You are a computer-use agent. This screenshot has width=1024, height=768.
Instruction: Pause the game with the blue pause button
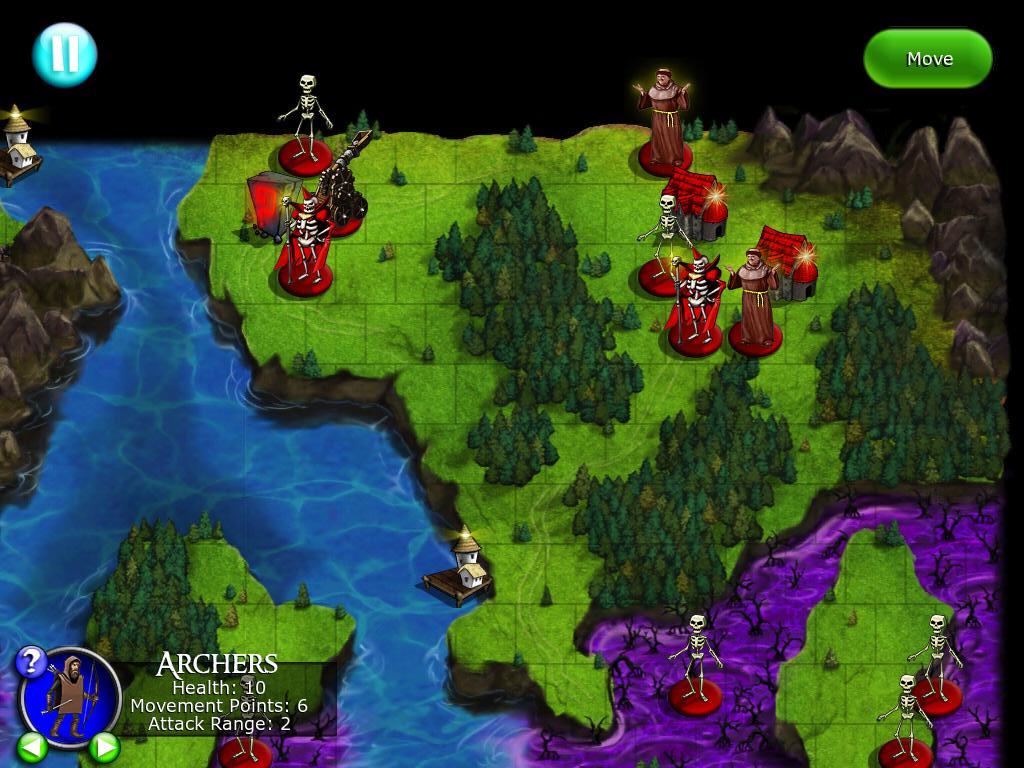pyautogui.click(x=64, y=54)
